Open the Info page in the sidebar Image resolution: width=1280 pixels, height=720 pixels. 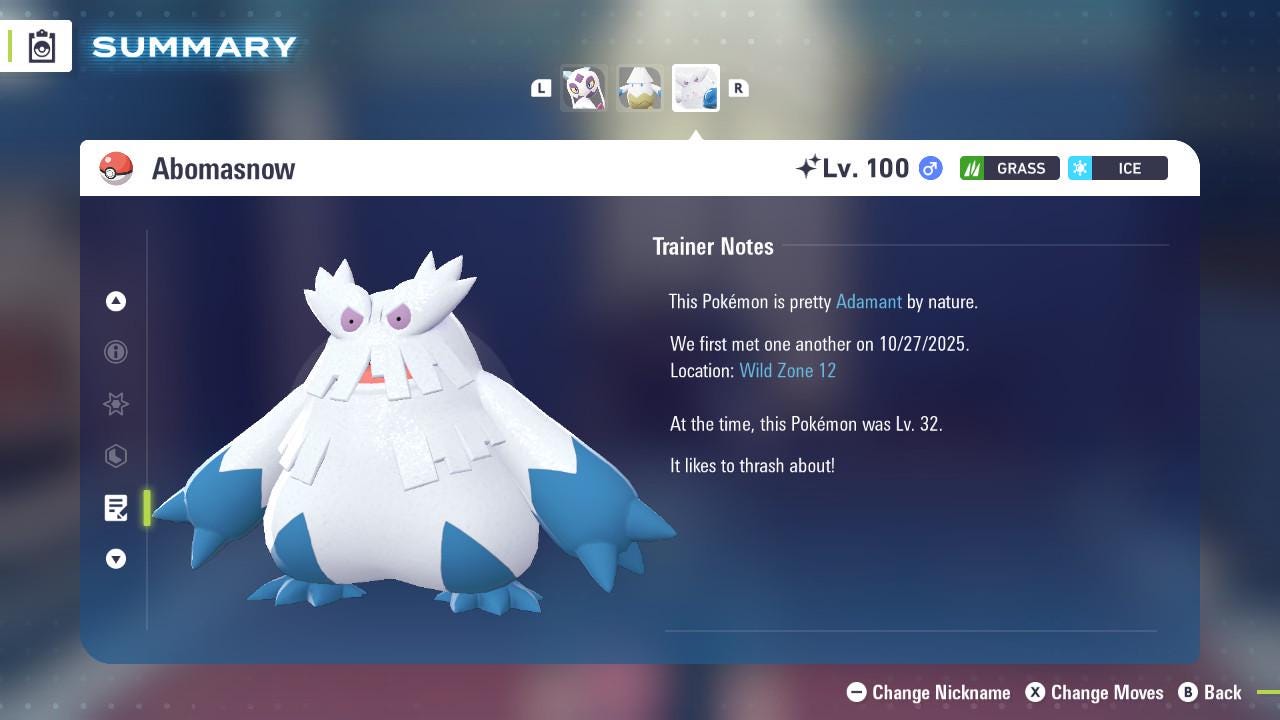tap(115, 352)
